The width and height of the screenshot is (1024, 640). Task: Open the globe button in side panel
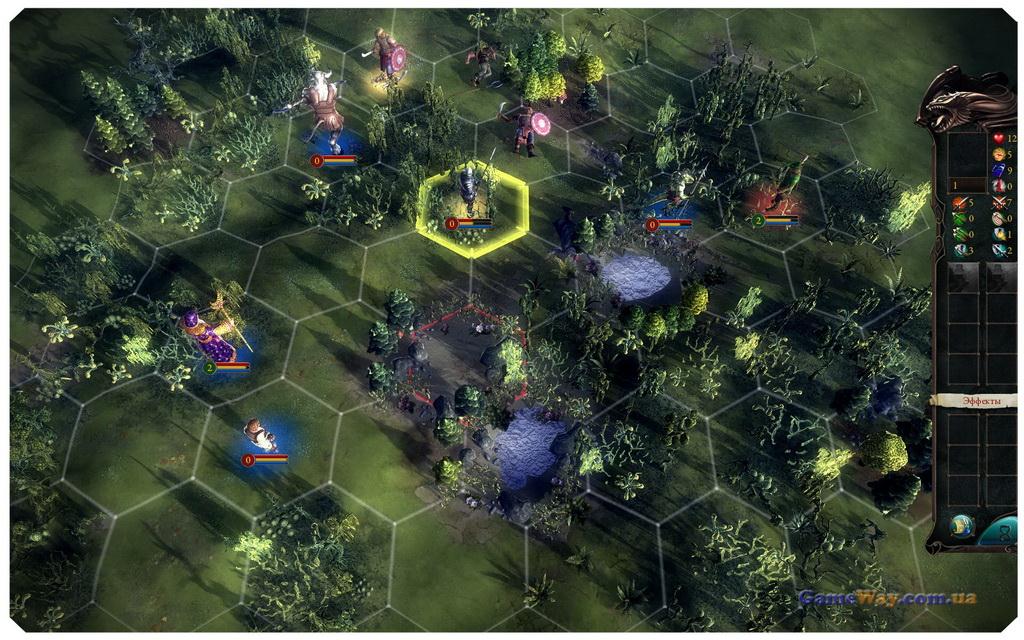click(963, 525)
